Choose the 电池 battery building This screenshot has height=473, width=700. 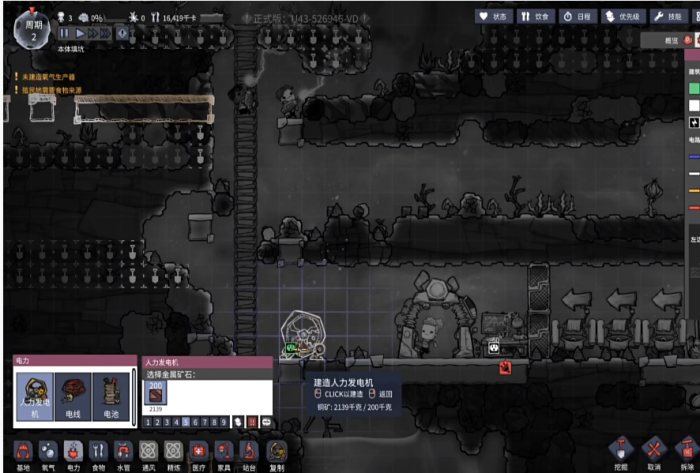[x=110, y=393]
